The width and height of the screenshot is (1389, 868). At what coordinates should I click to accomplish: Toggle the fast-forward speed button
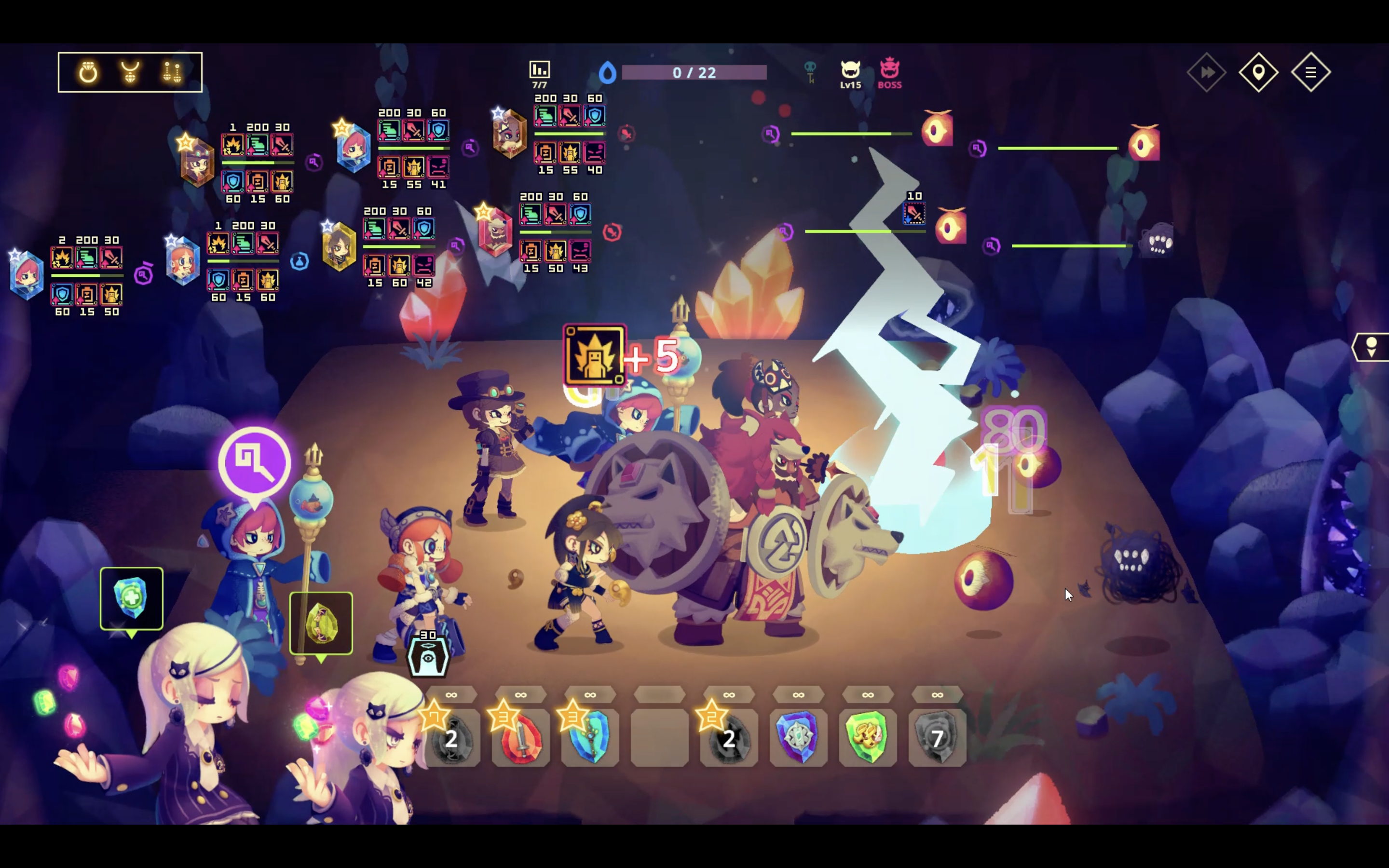point(1207,72)
